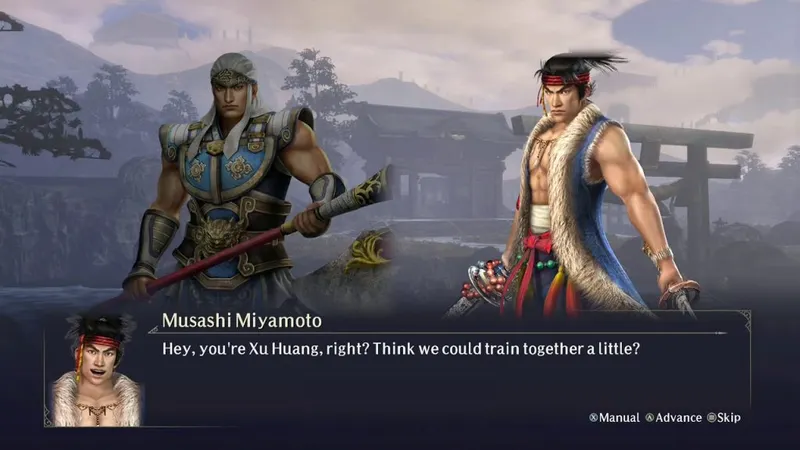Switch dialogue to Manual mode
The width and height of the screenshot is (800, 450).
click(614, 417)
